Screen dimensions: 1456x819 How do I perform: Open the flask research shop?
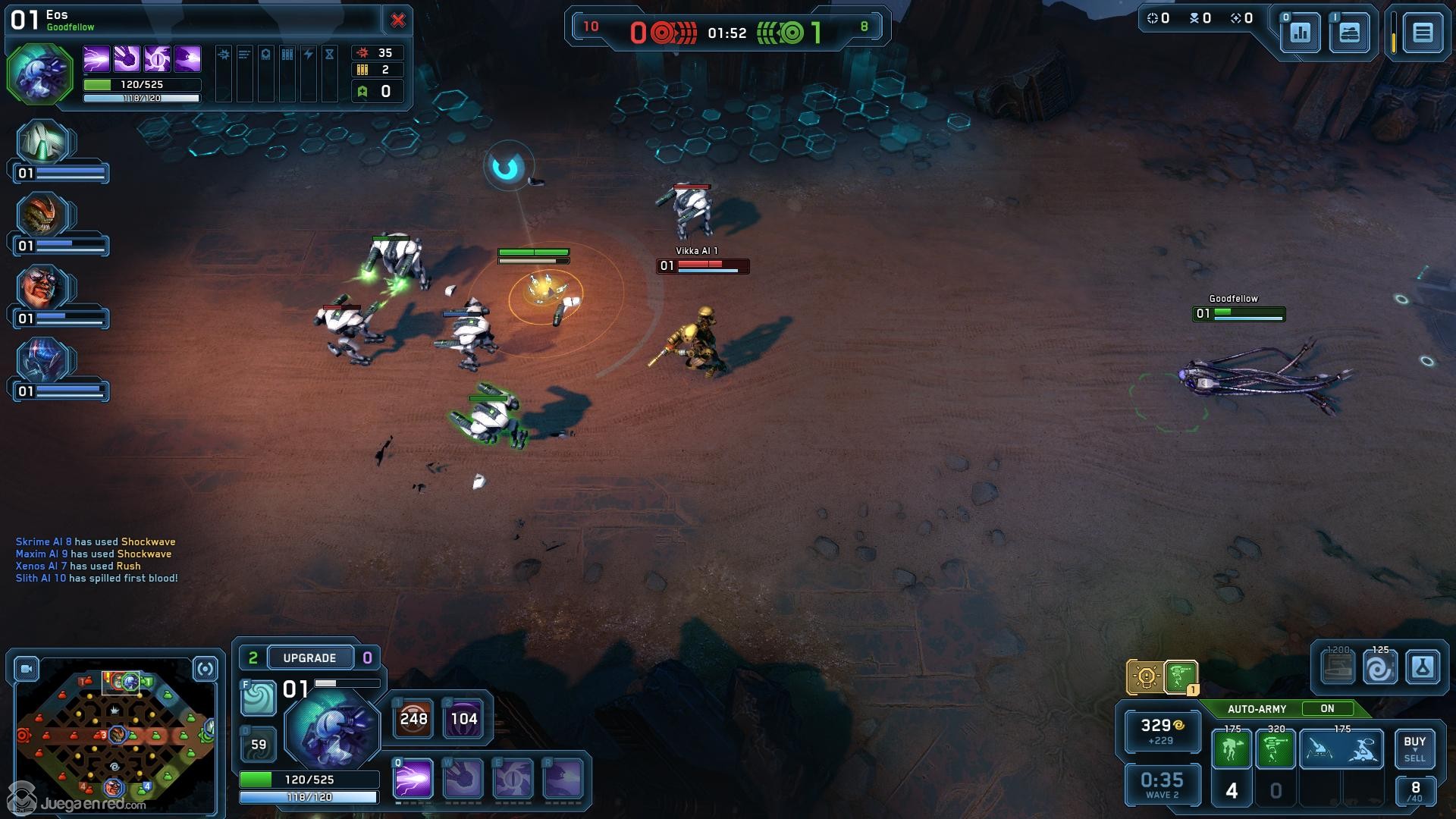(1422, 668)
